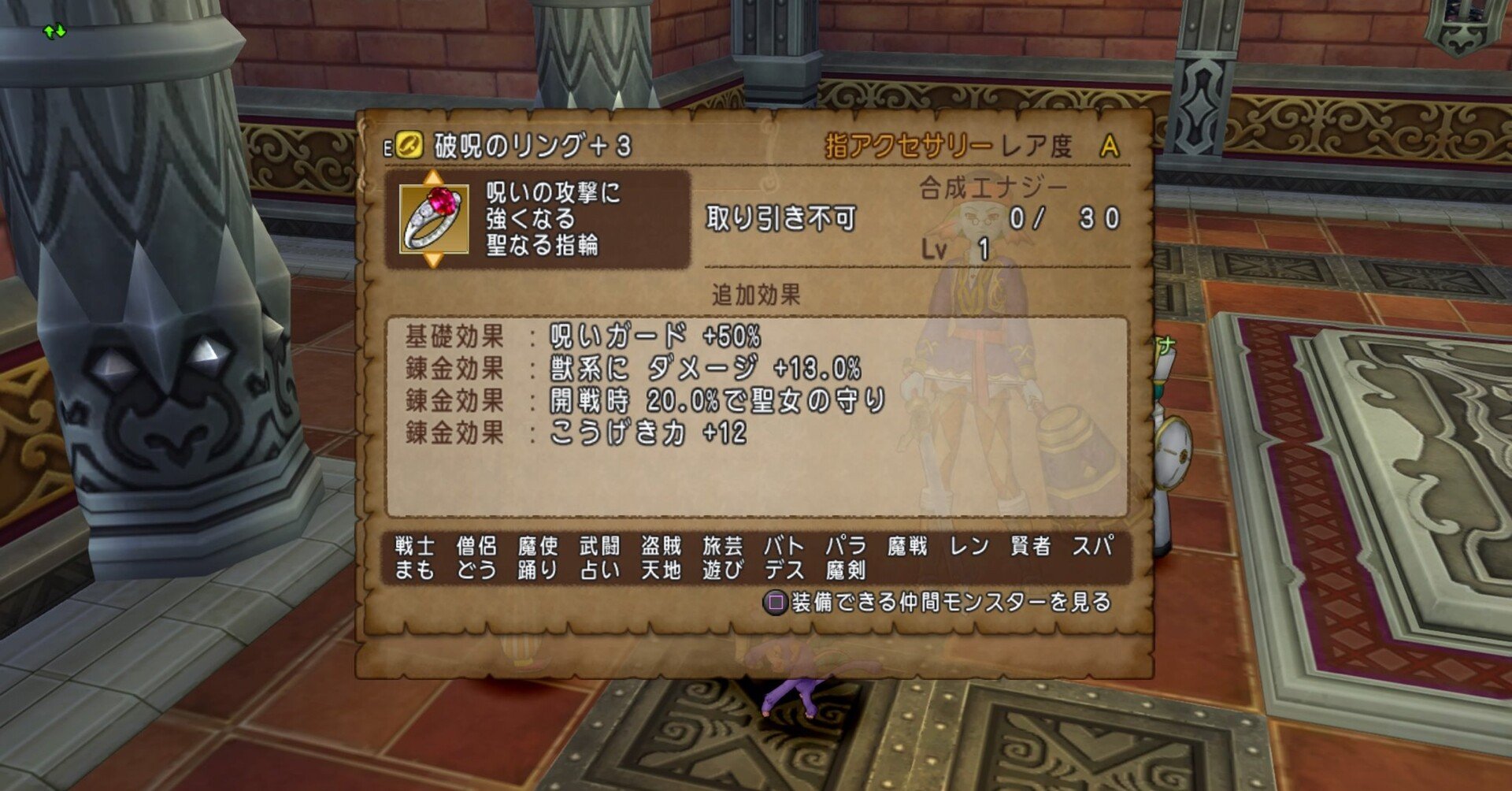Click the yellow equipment marker next to E

(x=409, y=145)
